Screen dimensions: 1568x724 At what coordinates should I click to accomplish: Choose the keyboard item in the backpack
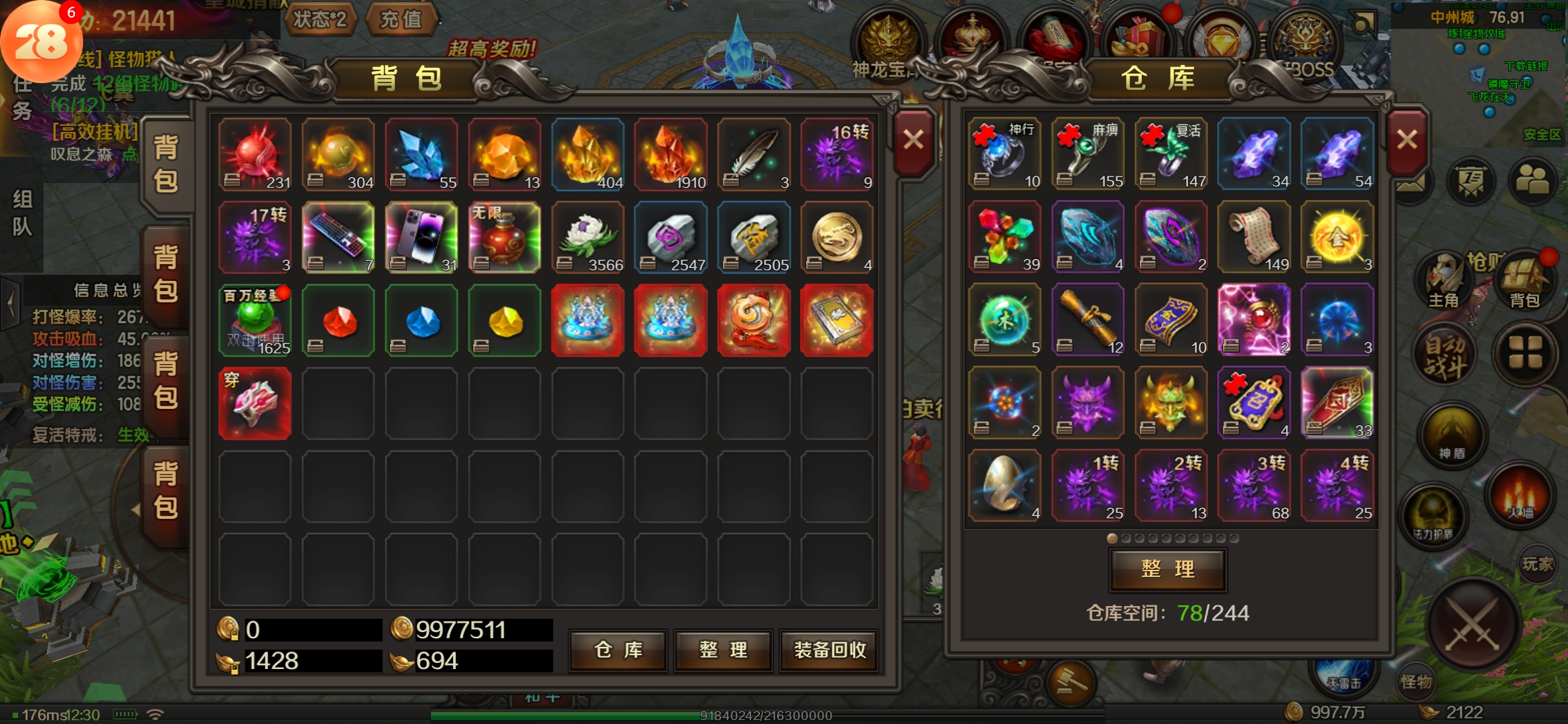click(338, 237)
